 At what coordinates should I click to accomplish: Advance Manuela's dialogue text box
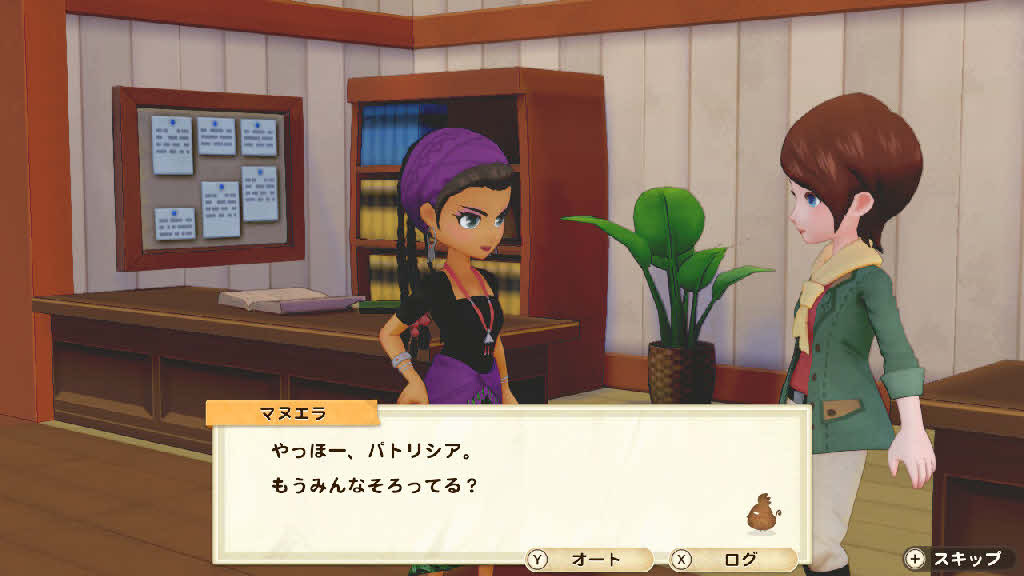click(x=500, y=480)
